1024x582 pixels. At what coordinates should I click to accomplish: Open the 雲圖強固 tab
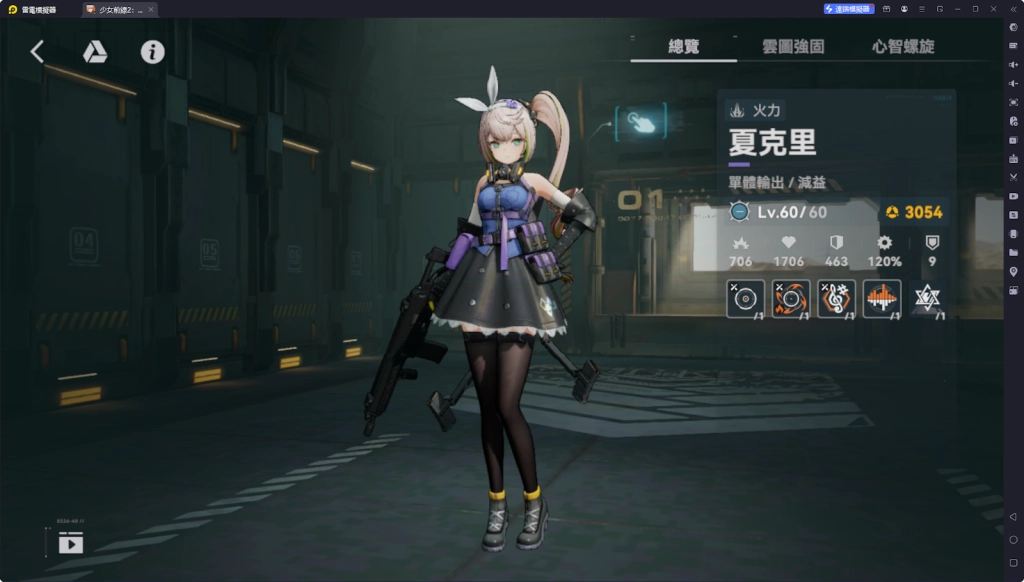[x=793, y=46]
